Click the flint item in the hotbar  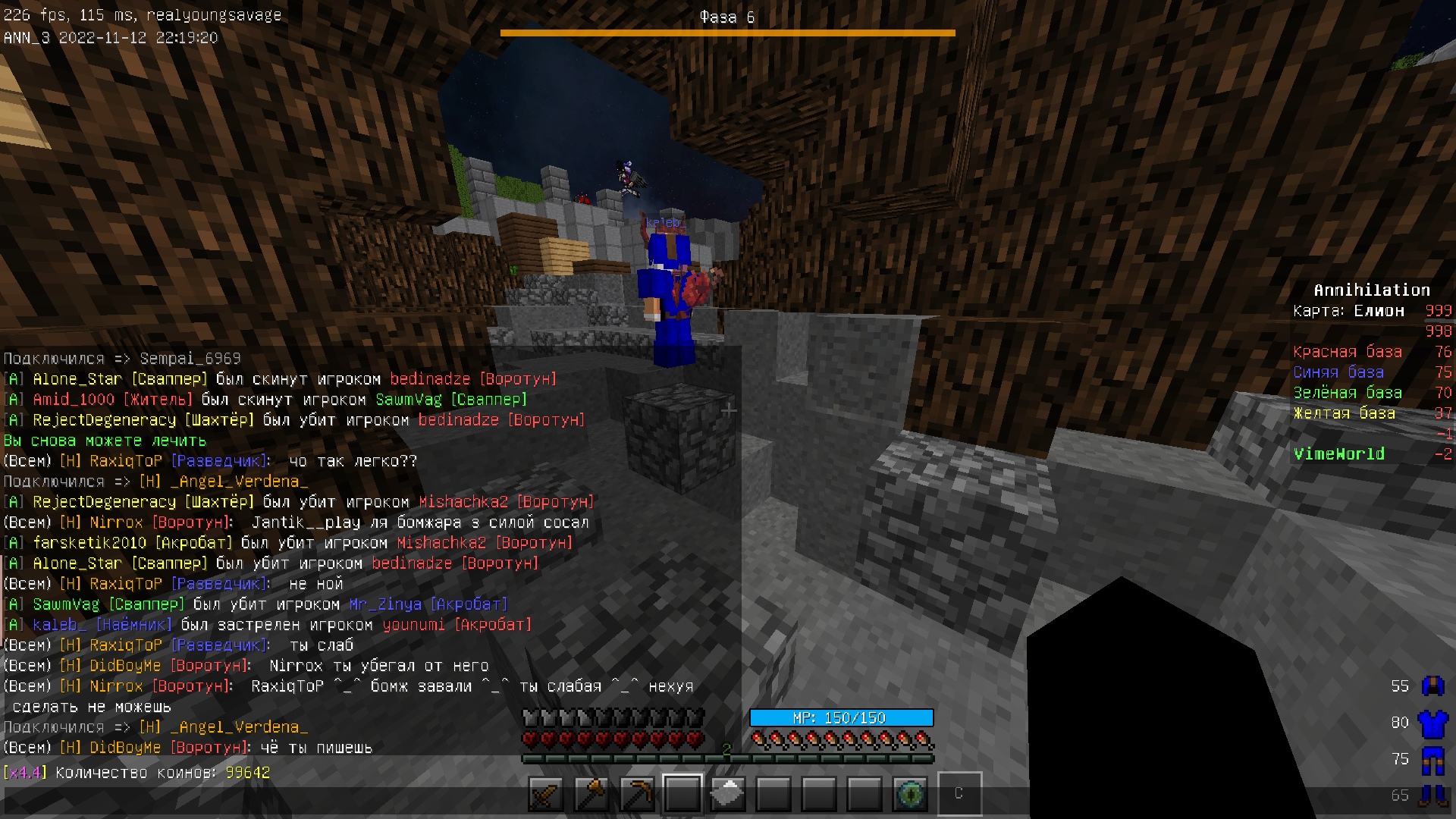(x=729, y=794)
